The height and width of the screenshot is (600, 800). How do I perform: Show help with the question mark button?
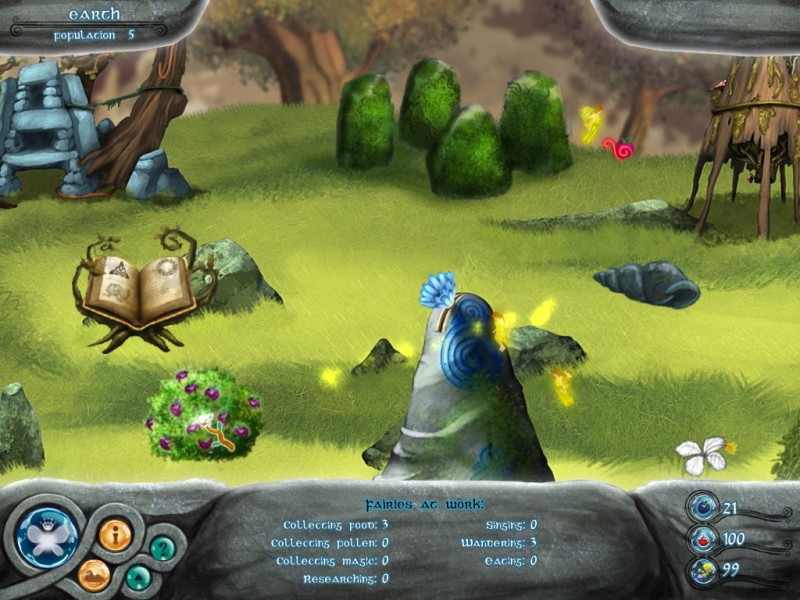pyautogui.click(x=162, y=547)
